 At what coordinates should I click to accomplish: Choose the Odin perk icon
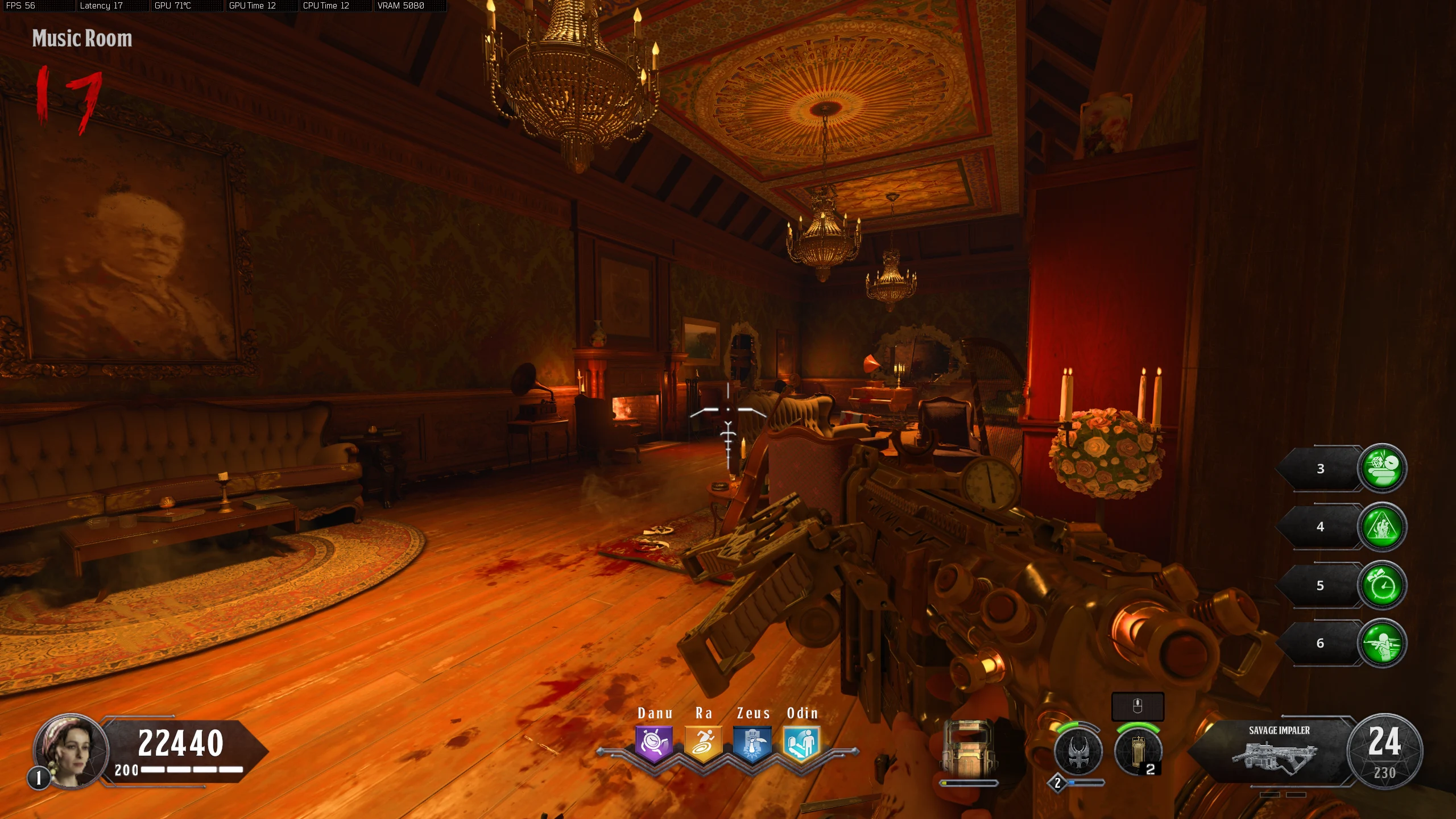coord(801,743)
